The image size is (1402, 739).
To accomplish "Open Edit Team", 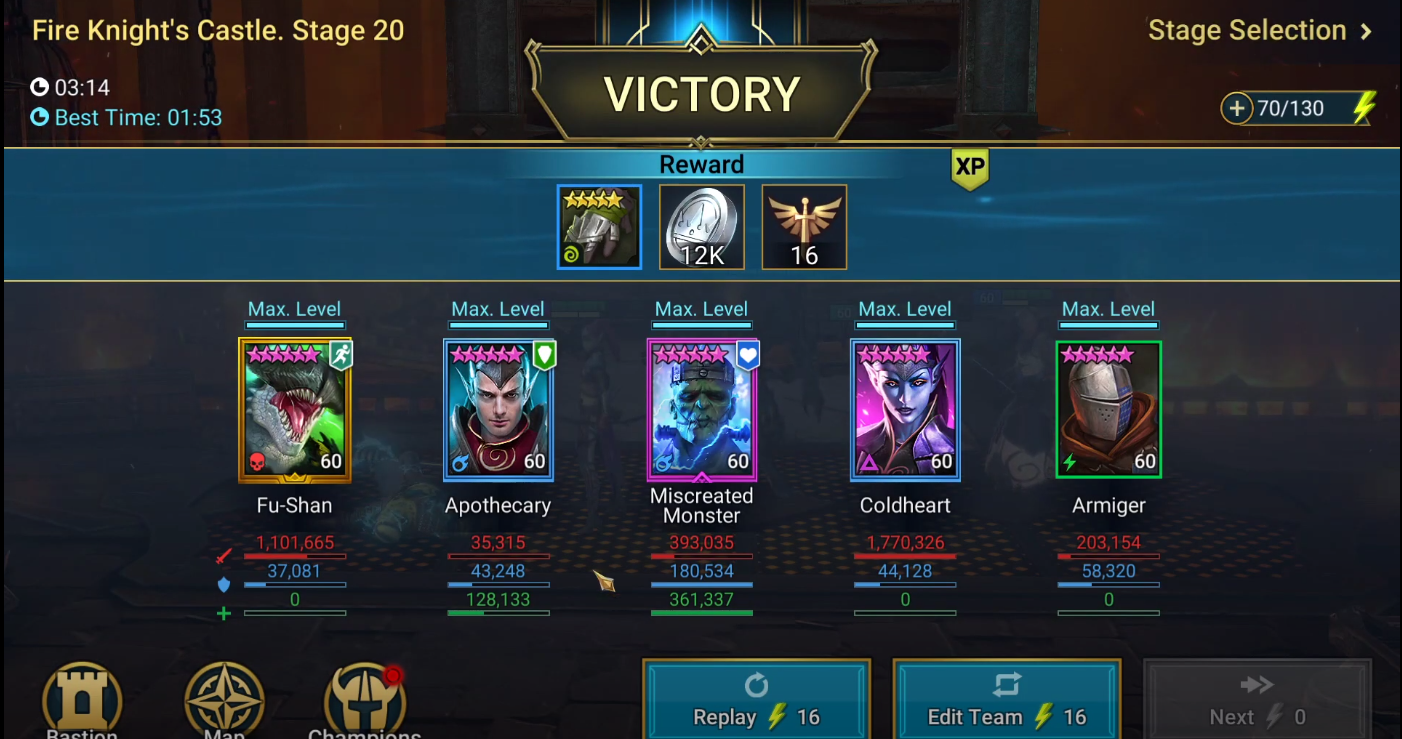I will point(1006,703).
